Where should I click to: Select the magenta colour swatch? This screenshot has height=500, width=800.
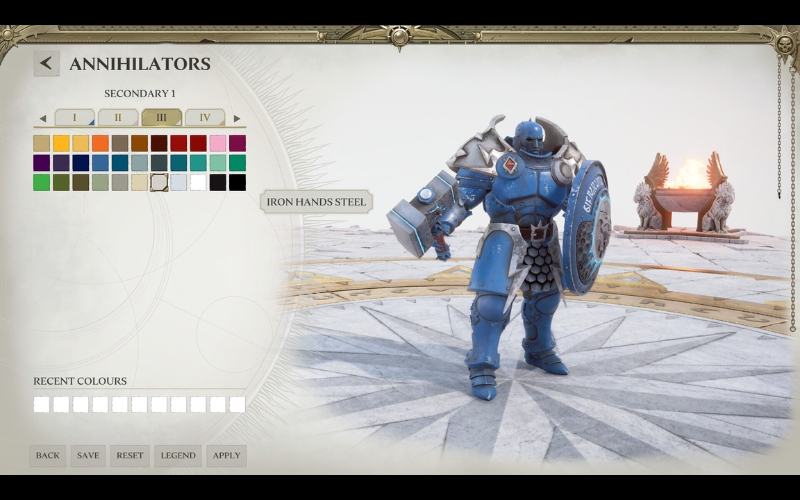click(x=237, y=143)
